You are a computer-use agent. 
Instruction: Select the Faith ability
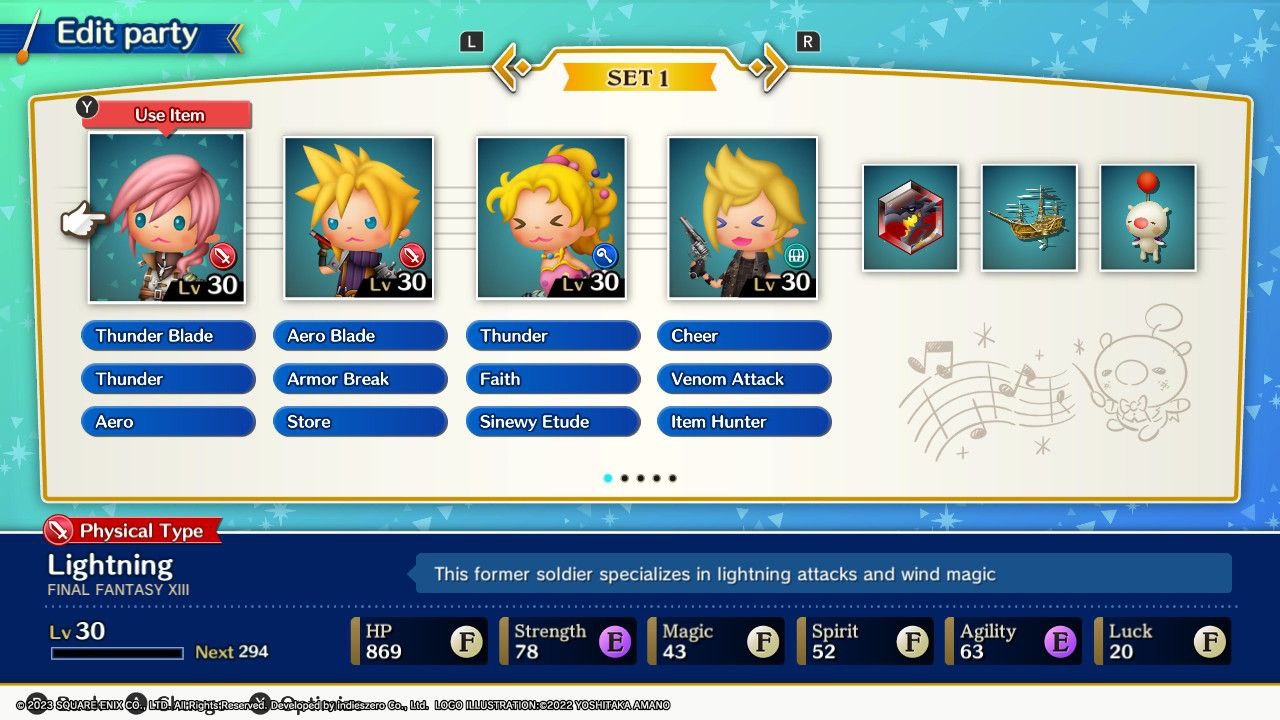tap(552, 379)
